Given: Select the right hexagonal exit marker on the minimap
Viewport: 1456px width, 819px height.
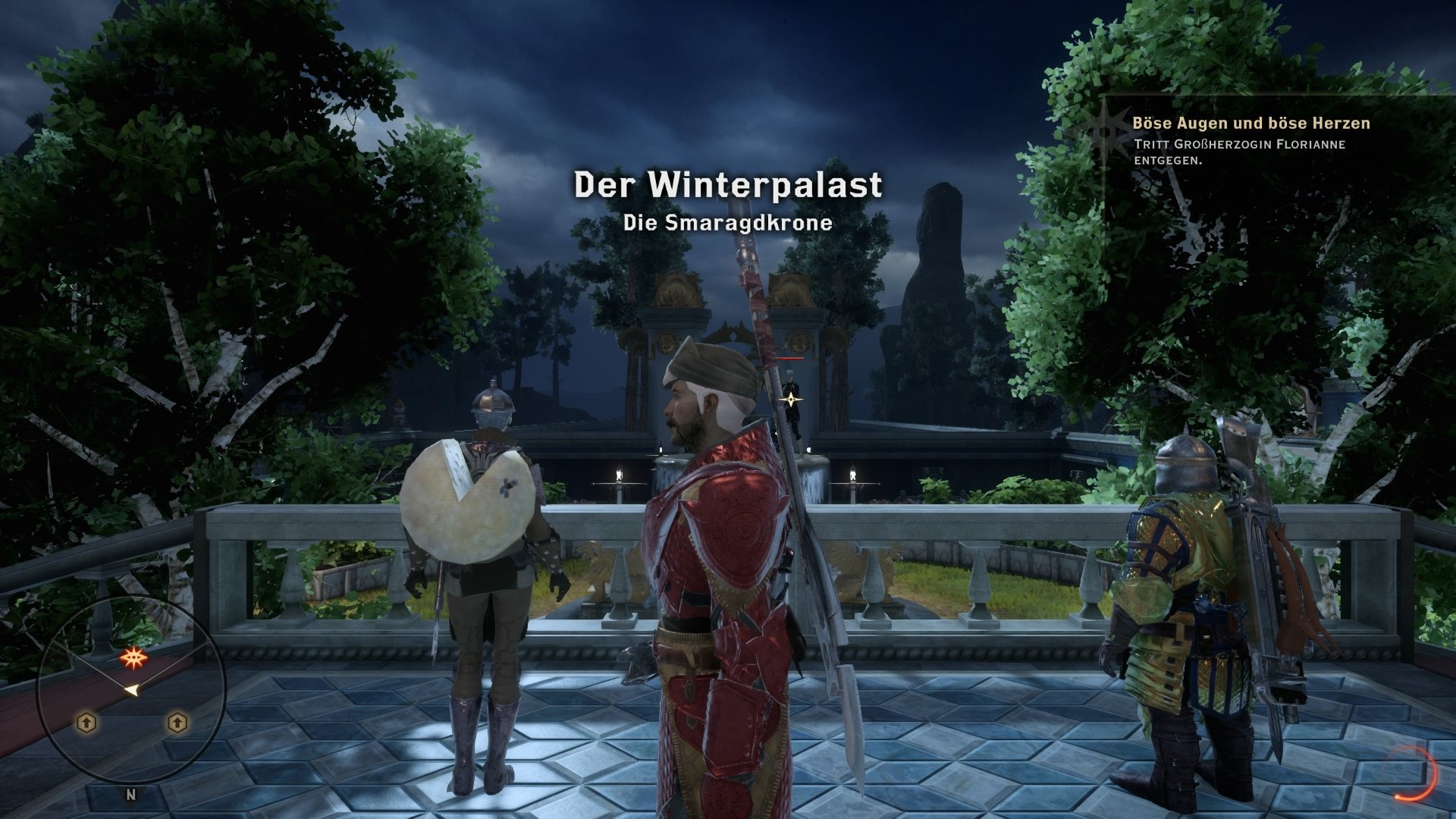Looking at the screenshot, I should coord(178,720).
